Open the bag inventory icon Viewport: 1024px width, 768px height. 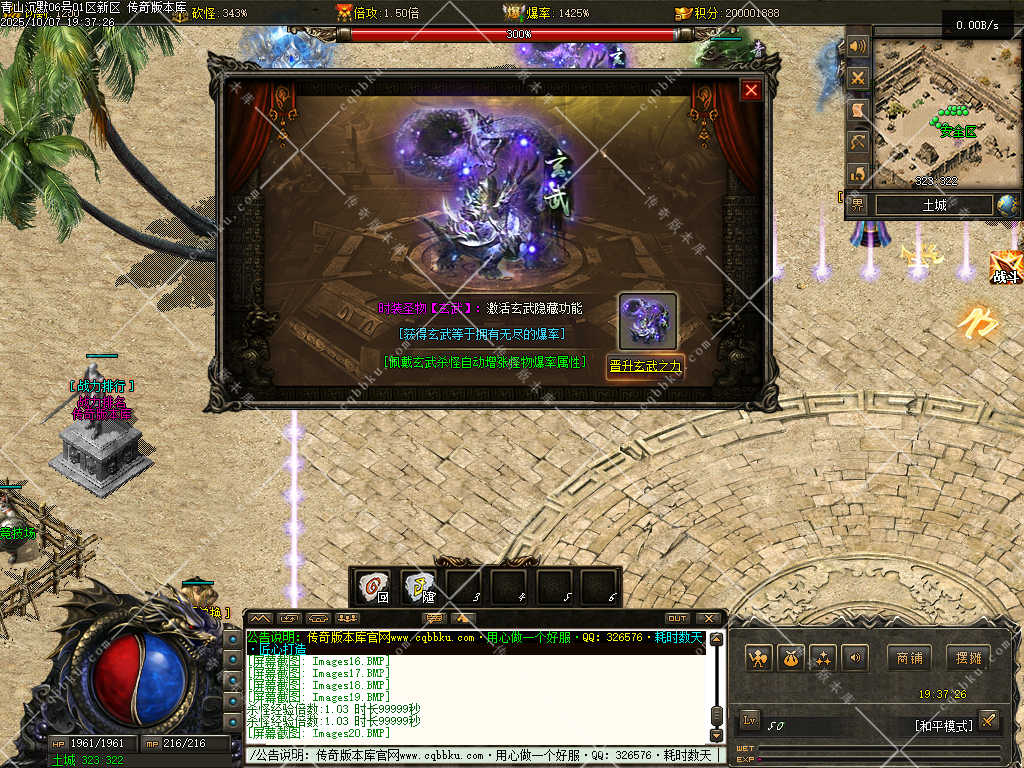[x=790, y=657]
